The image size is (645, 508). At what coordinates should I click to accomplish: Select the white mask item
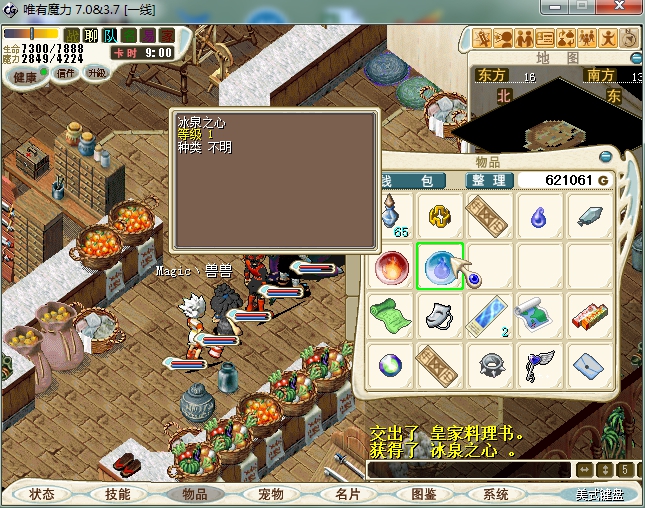[440, 315]
